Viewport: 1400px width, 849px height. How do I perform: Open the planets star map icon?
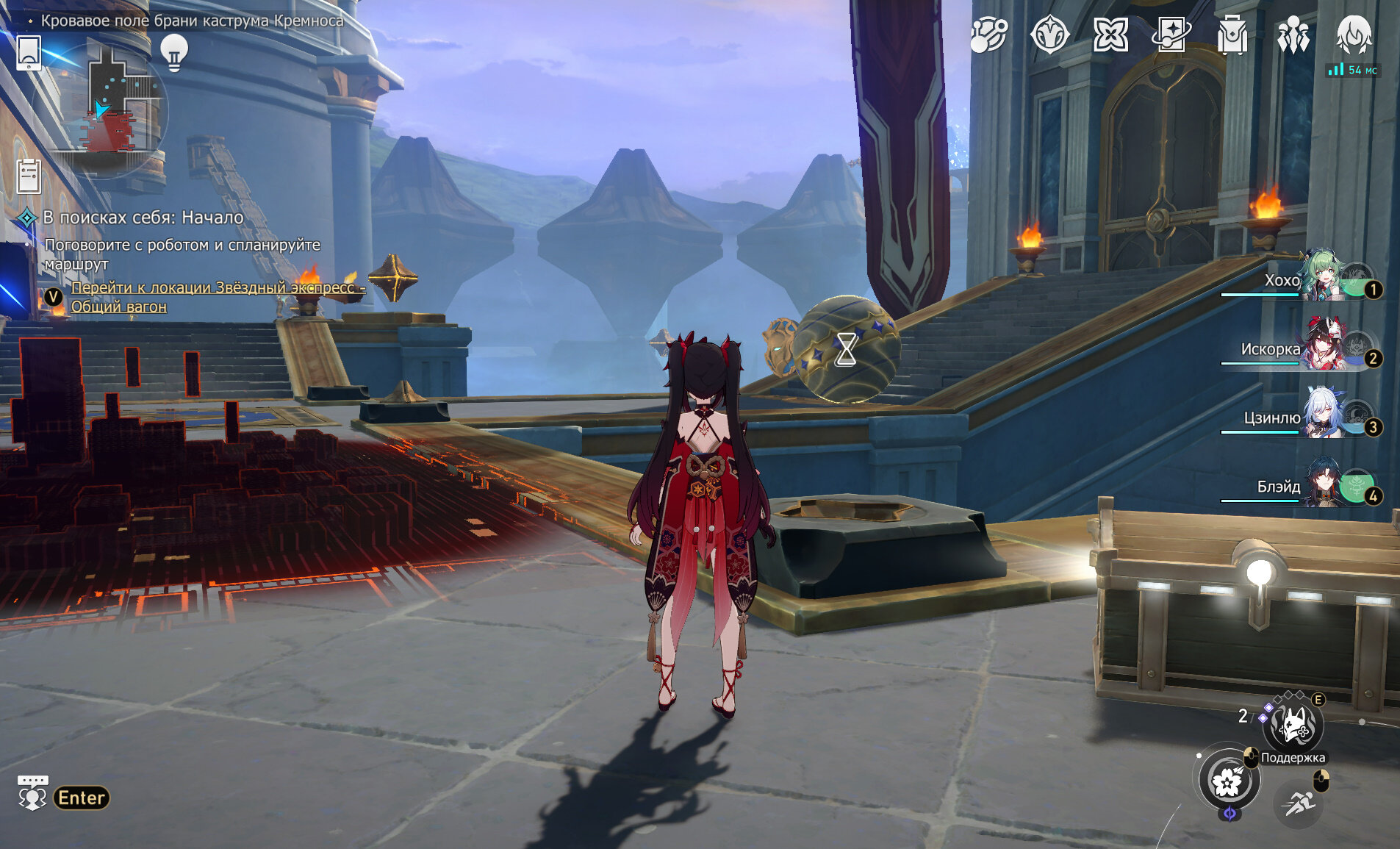click(988, 35)
